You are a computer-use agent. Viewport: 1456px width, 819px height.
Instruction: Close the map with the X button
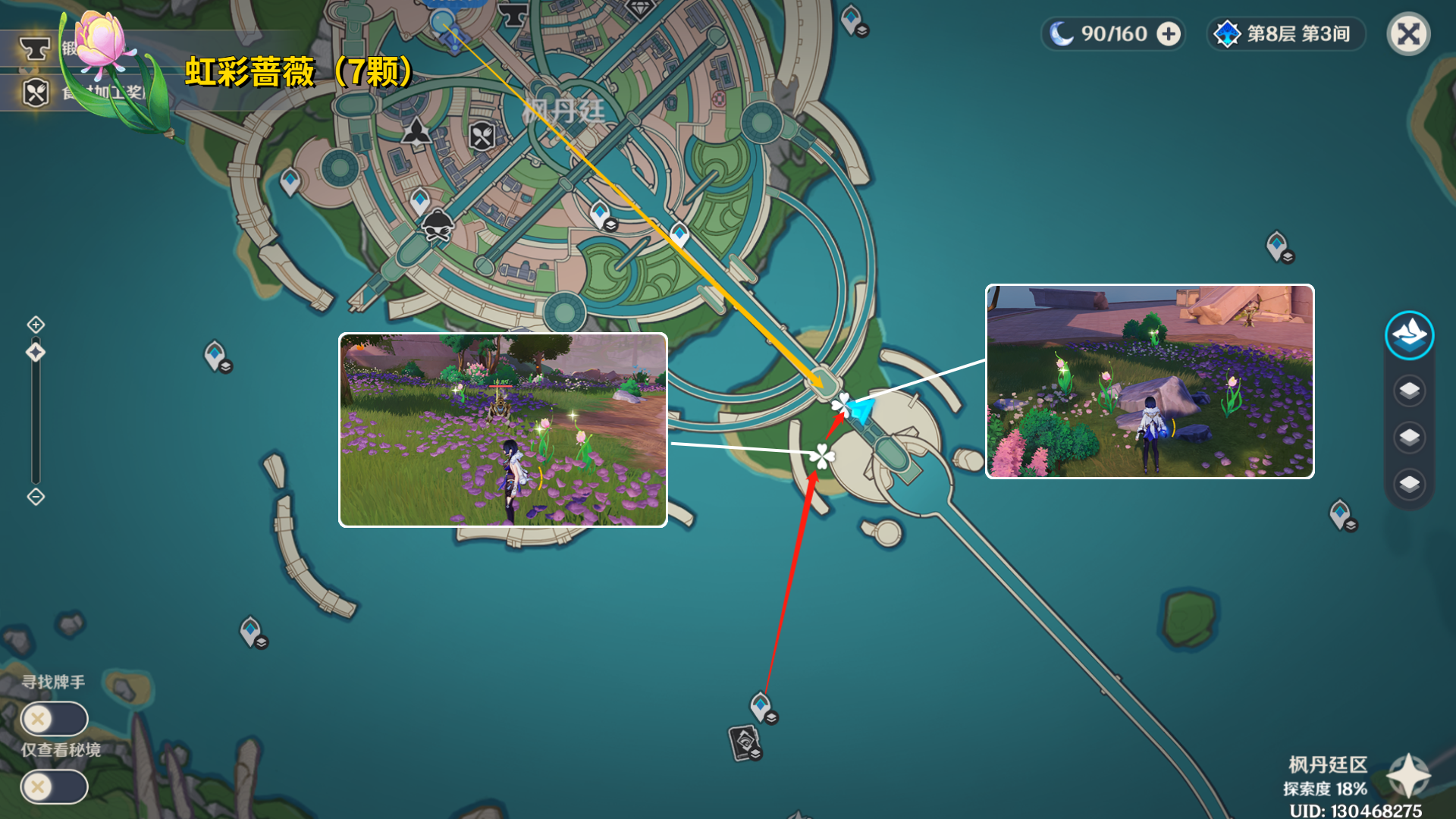(x=1408, y=34)
